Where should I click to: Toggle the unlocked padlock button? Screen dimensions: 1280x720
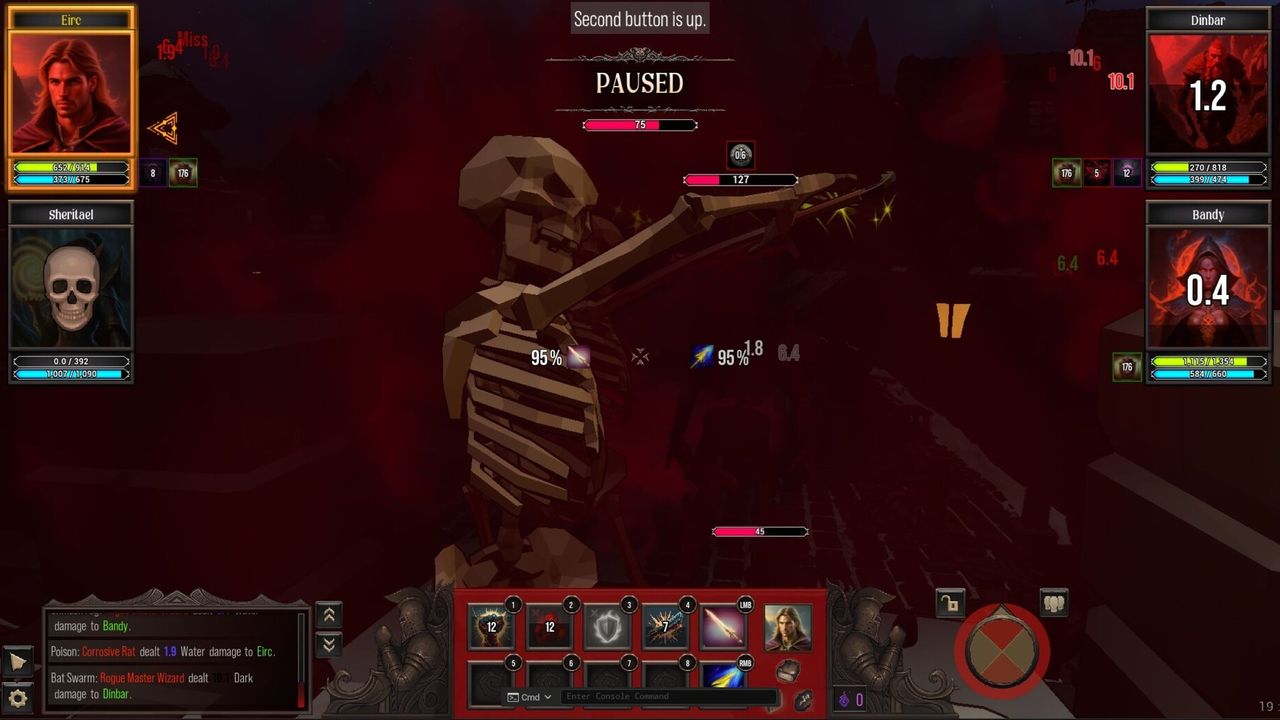[950, 602]
